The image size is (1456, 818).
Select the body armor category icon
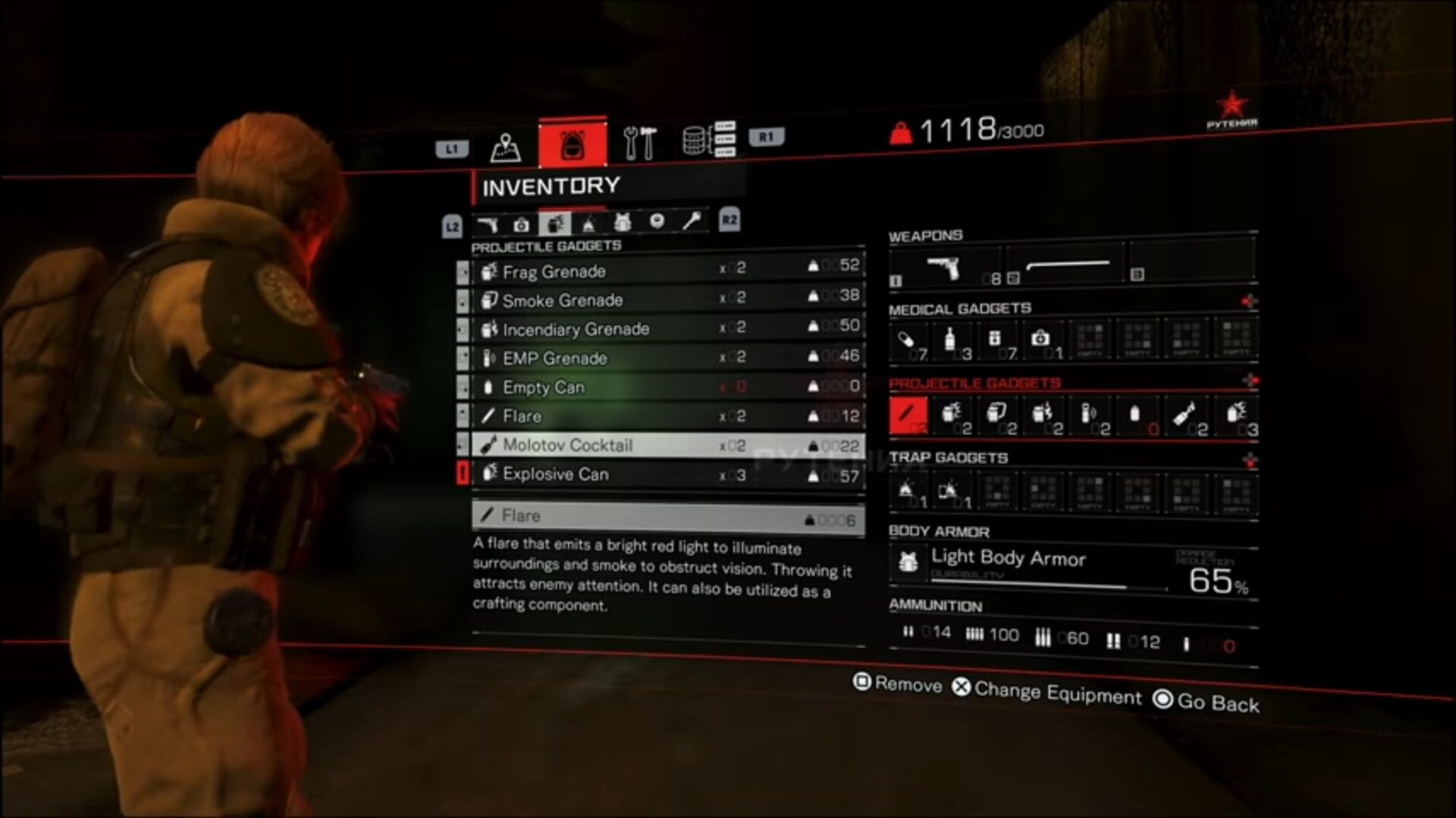[623, 222]
